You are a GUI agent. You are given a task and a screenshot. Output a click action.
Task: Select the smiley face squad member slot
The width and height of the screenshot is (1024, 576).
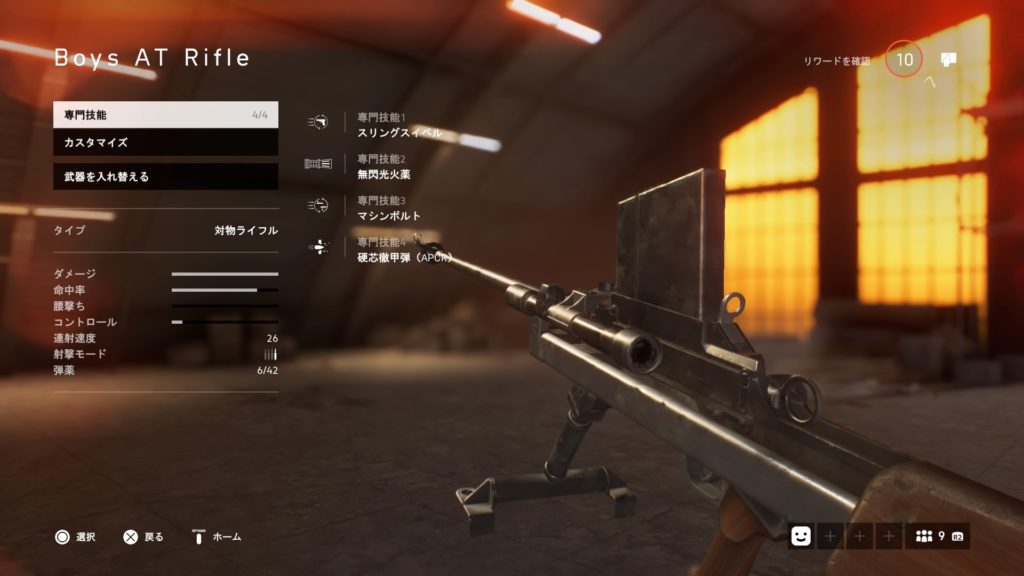[x=800, y=537]
